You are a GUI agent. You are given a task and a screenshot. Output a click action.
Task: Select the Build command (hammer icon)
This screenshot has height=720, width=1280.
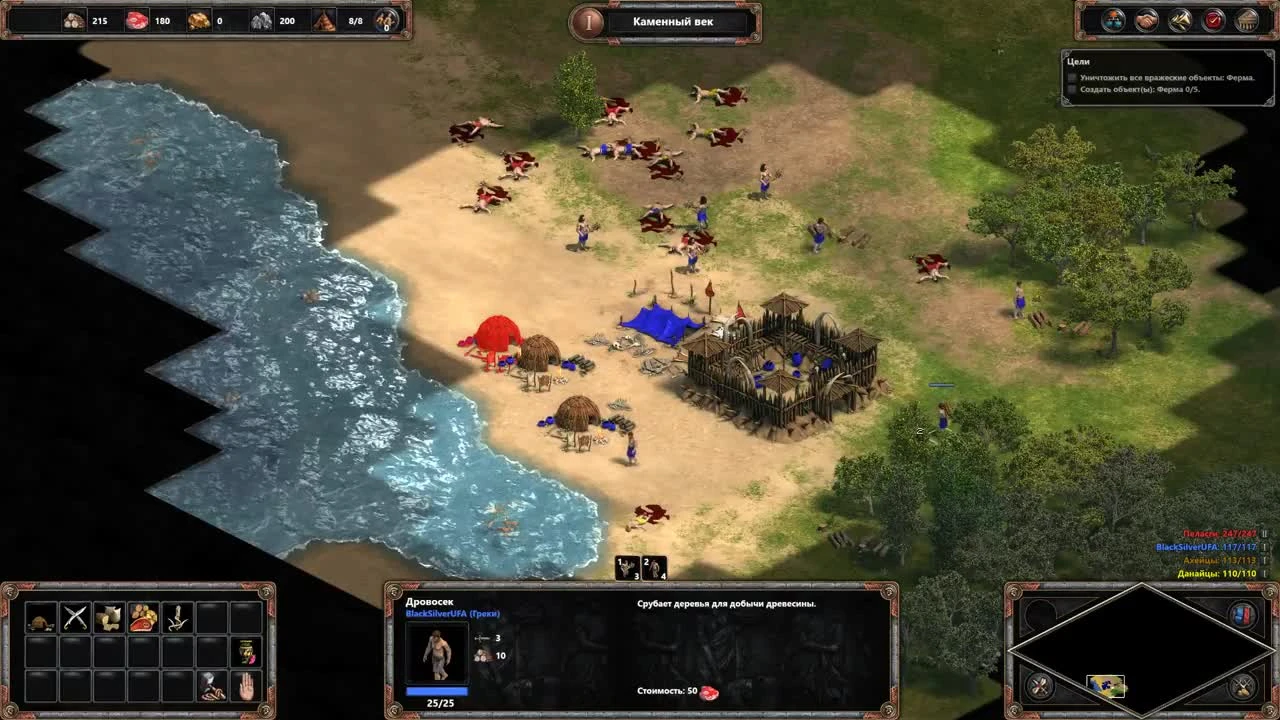pos(211,686)
